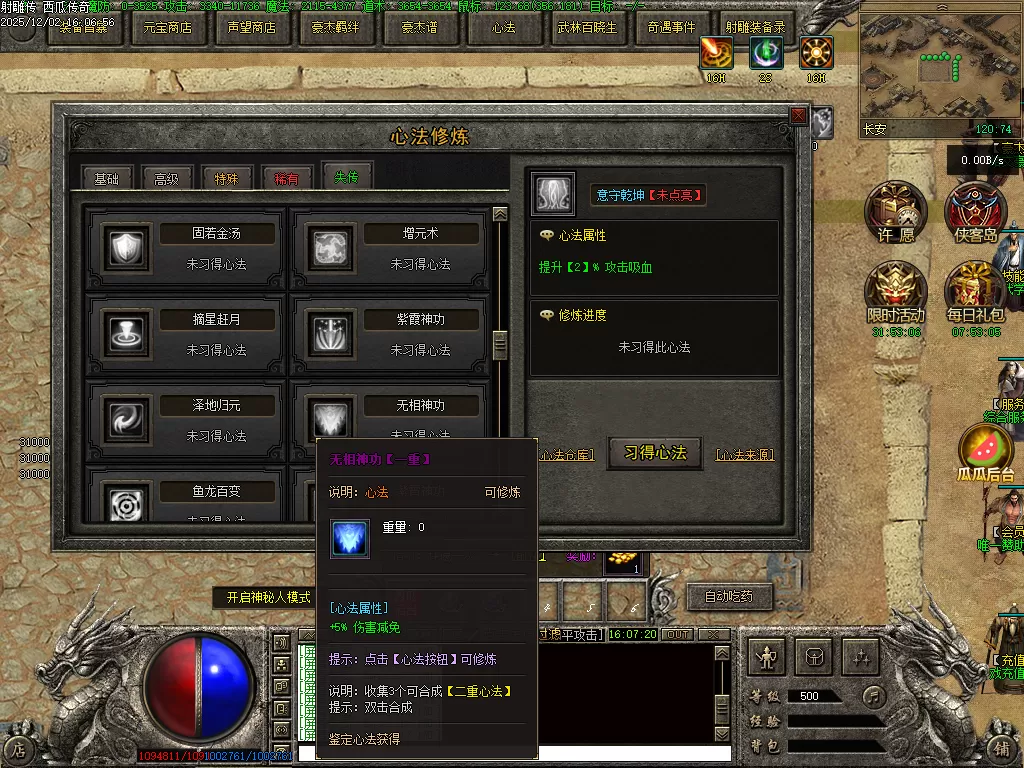This screenshot has height=768, width=1024.
Task: Open the 元宝商店 menu
Action: [168, 28]
